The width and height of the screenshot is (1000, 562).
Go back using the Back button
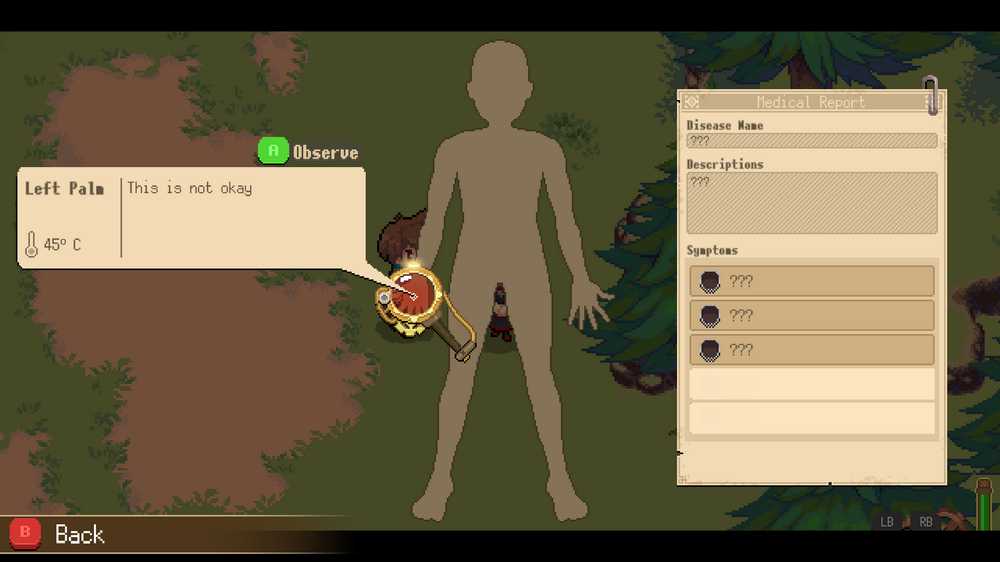click(58, 534)
